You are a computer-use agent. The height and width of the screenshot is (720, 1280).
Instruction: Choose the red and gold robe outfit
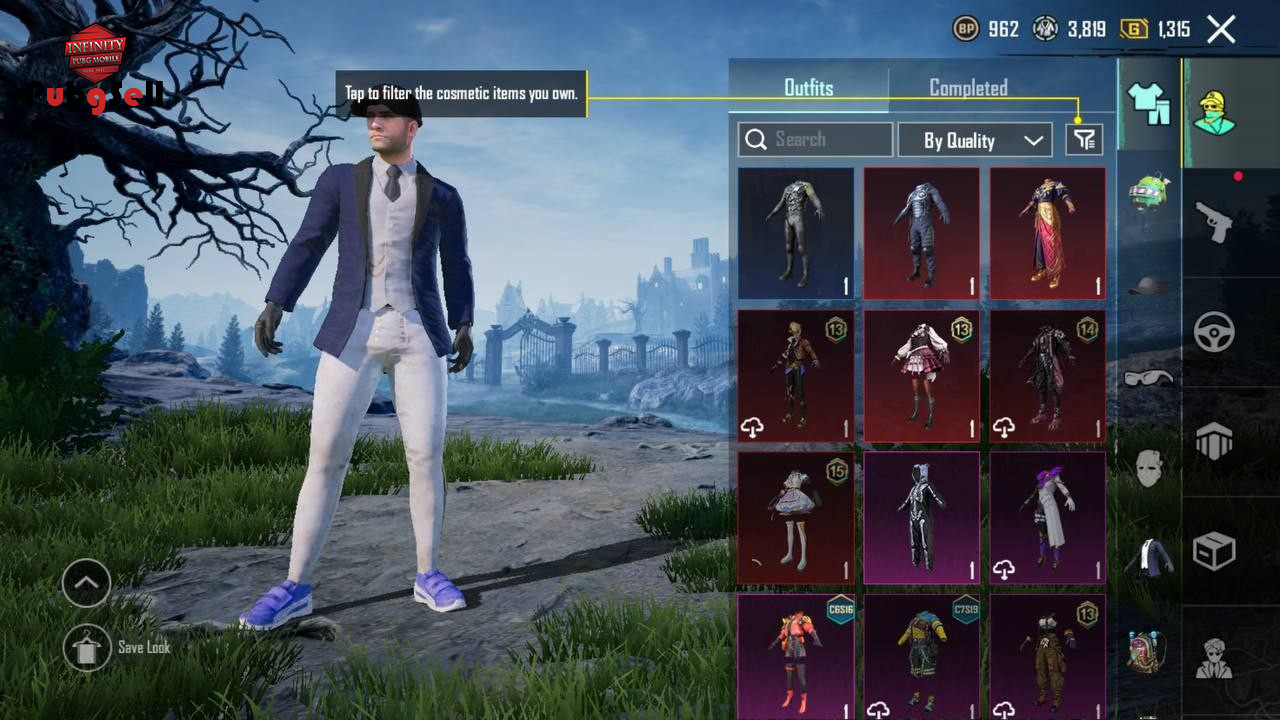(1047, 233)
